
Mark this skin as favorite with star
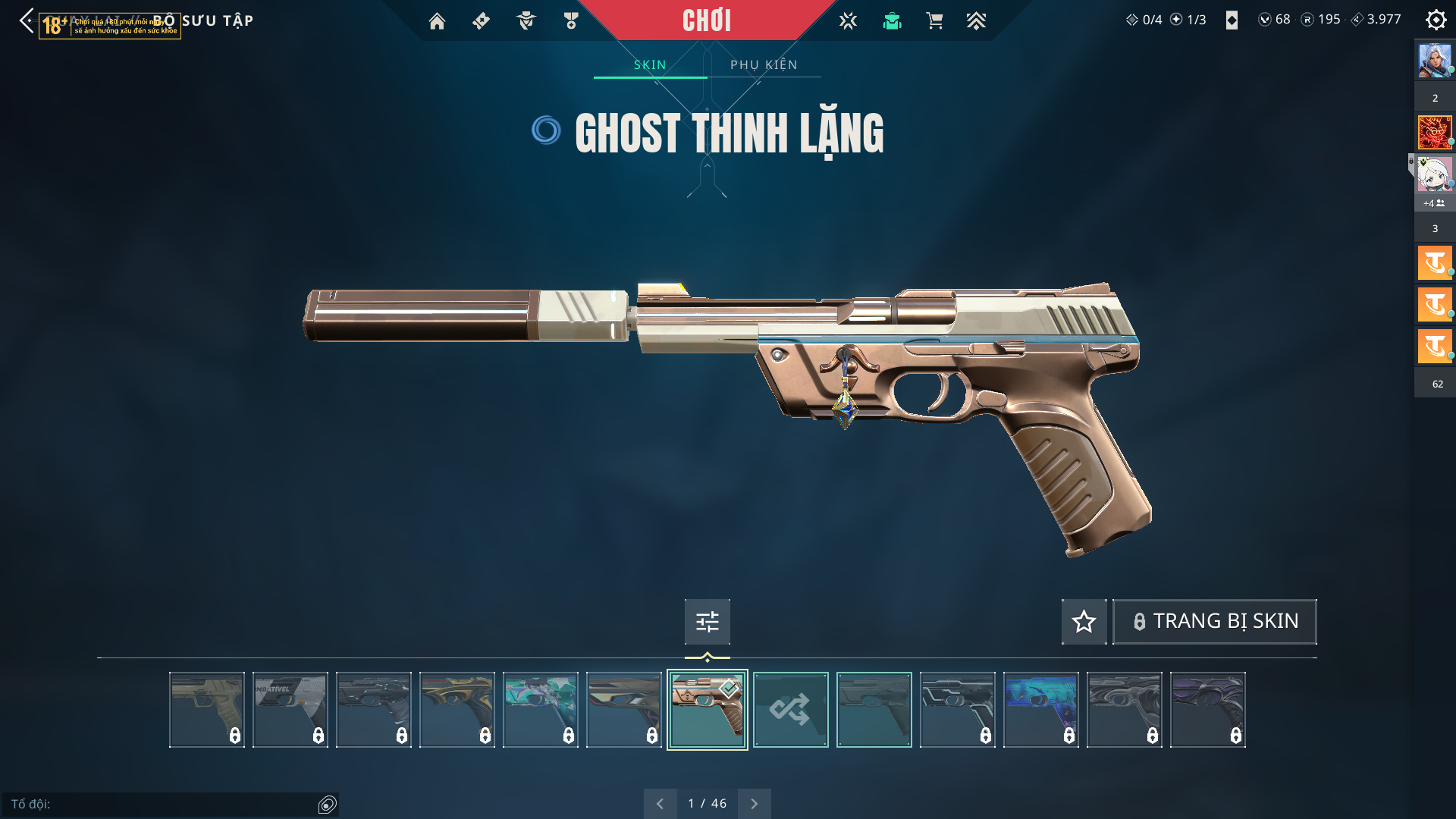1084,622
